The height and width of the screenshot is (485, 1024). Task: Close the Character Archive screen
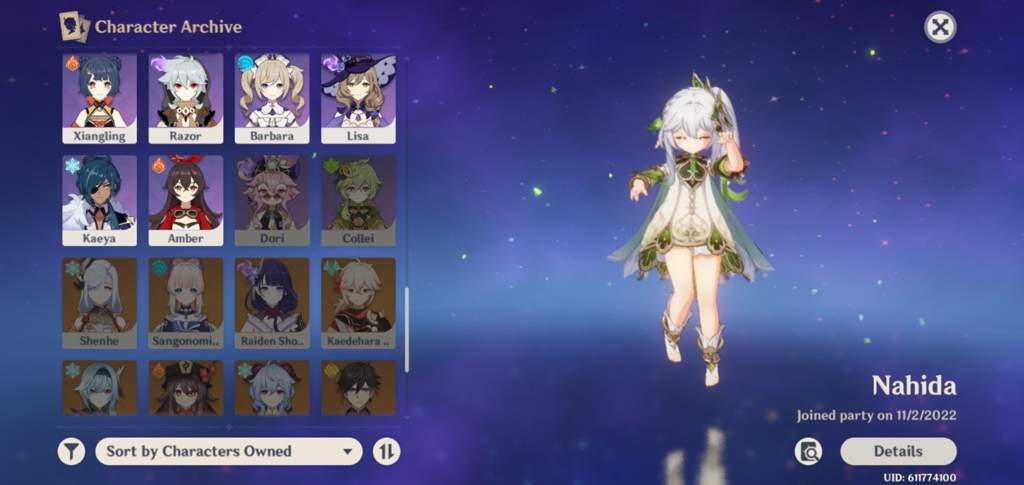[x=939, y=27]
